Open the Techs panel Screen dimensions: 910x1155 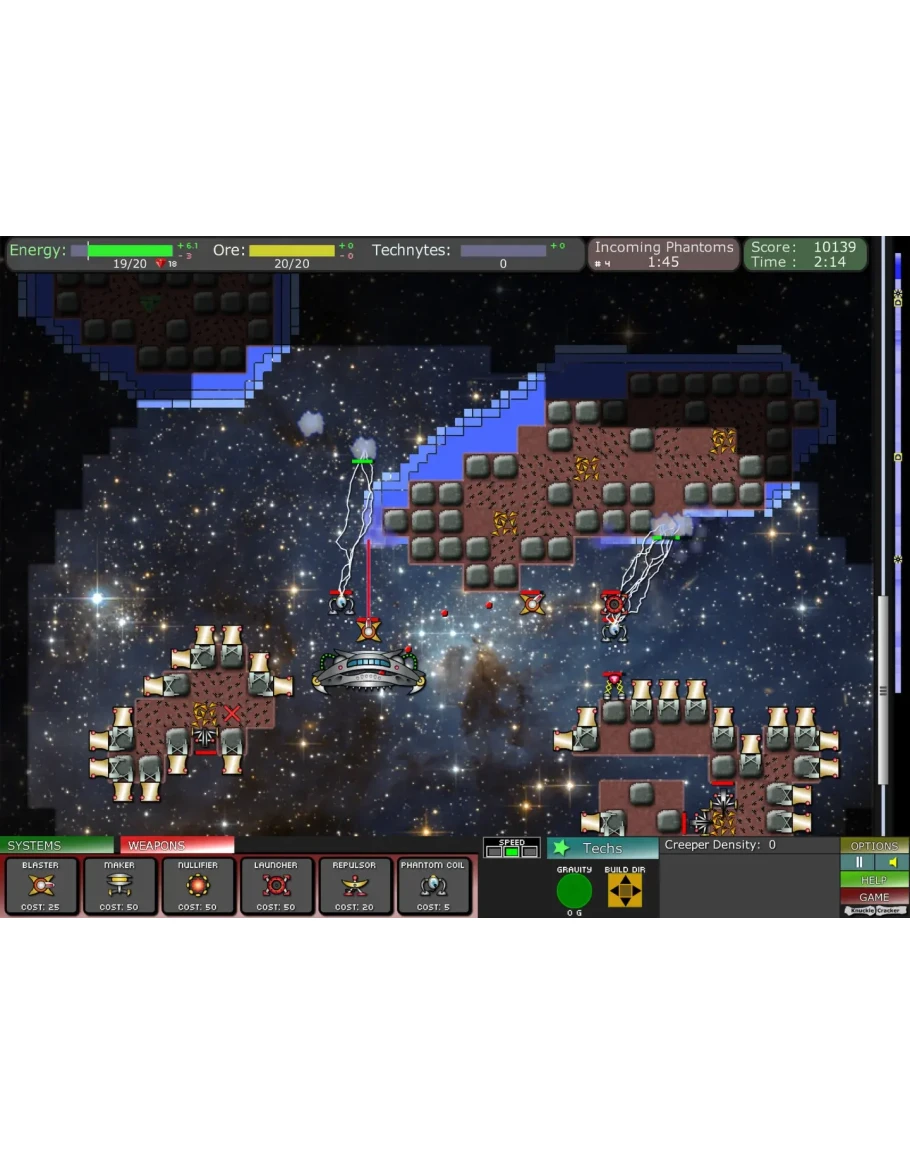pyautogui.click(x=602, y=848)
